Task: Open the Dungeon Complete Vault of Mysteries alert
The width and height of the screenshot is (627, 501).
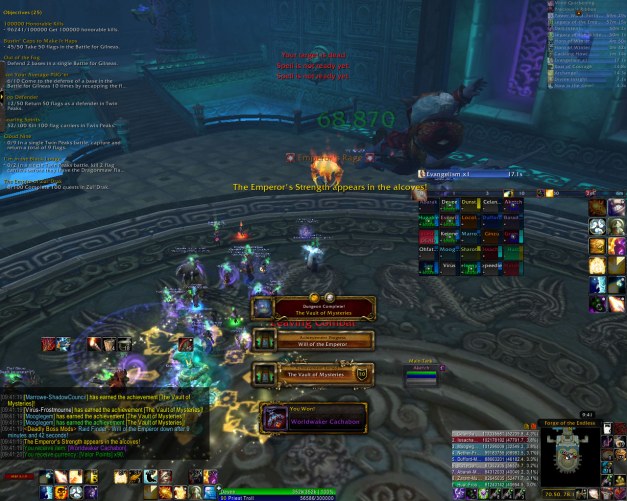Action: (311, 307)
